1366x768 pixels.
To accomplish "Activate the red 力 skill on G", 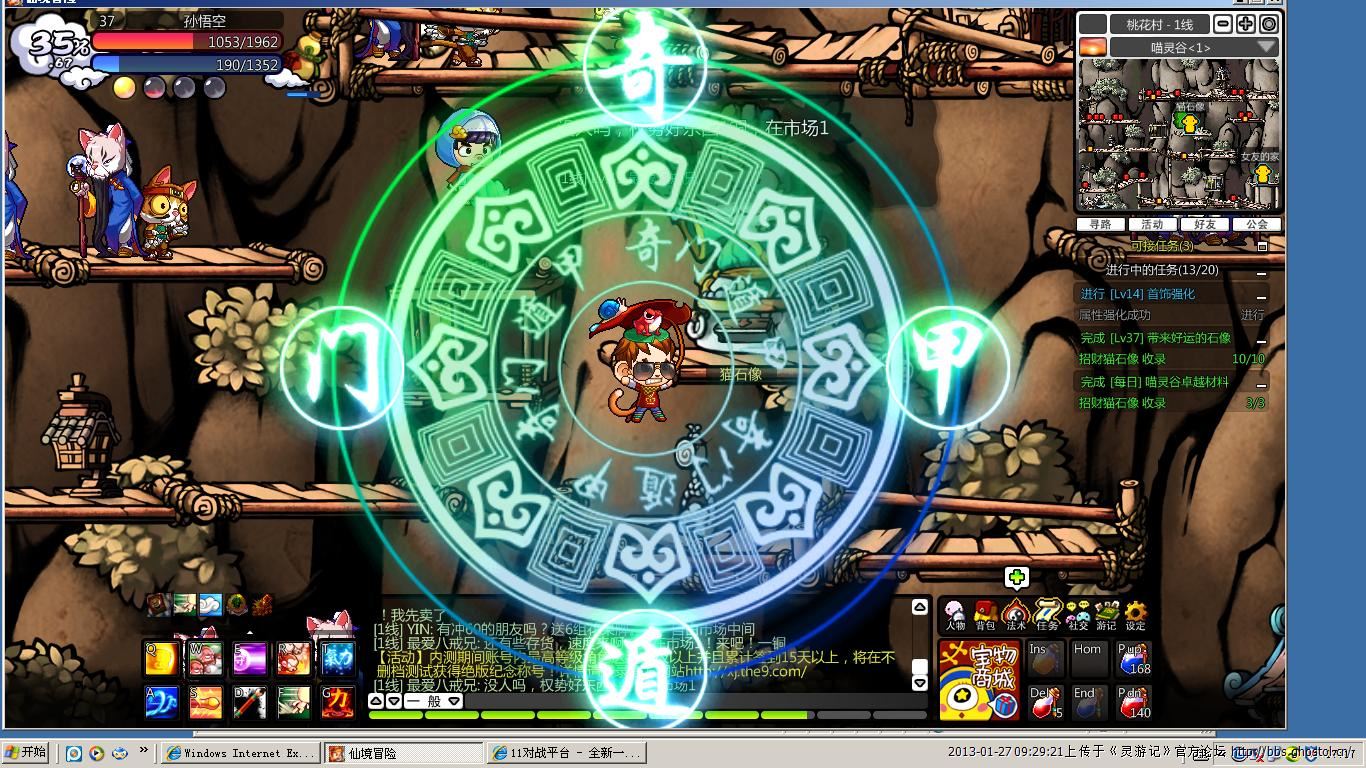I will tap(338, 702).
